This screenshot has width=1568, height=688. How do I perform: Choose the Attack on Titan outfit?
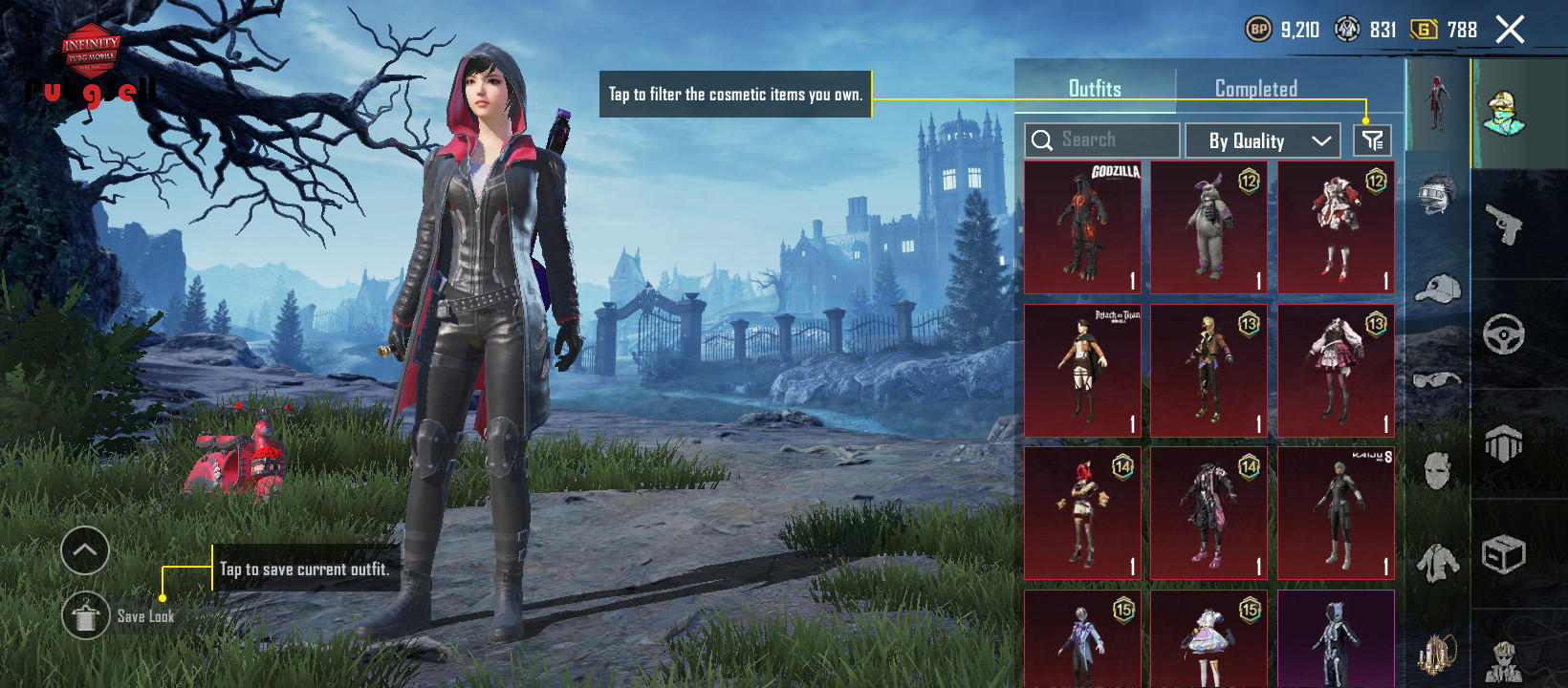click(x=1082, y=371)
